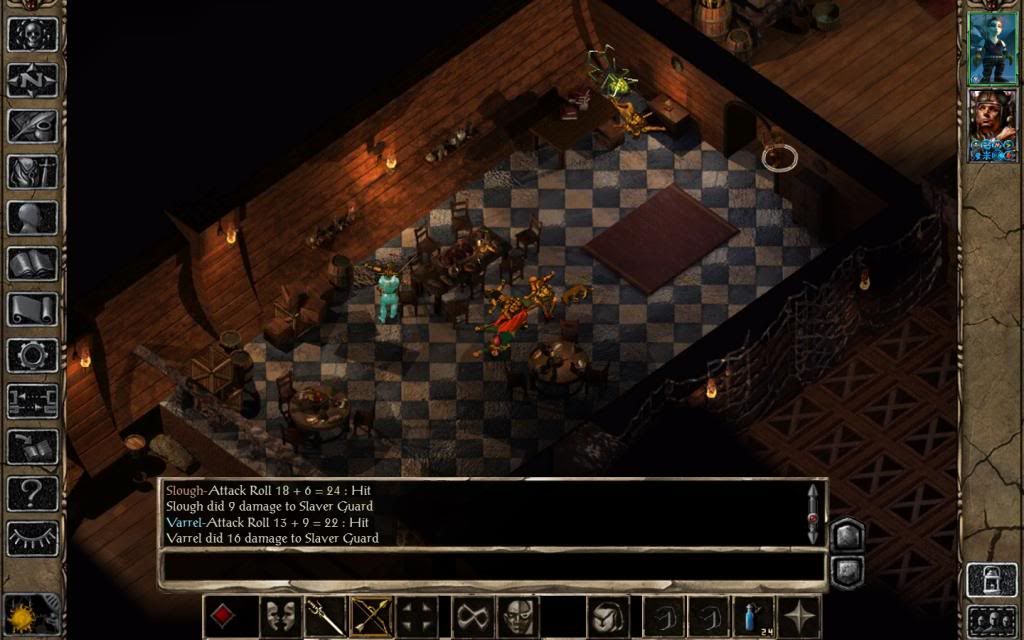Click the four-pointed star special abilities button
This screenshot has width=1024, height=640.
[x=801, y=616]
